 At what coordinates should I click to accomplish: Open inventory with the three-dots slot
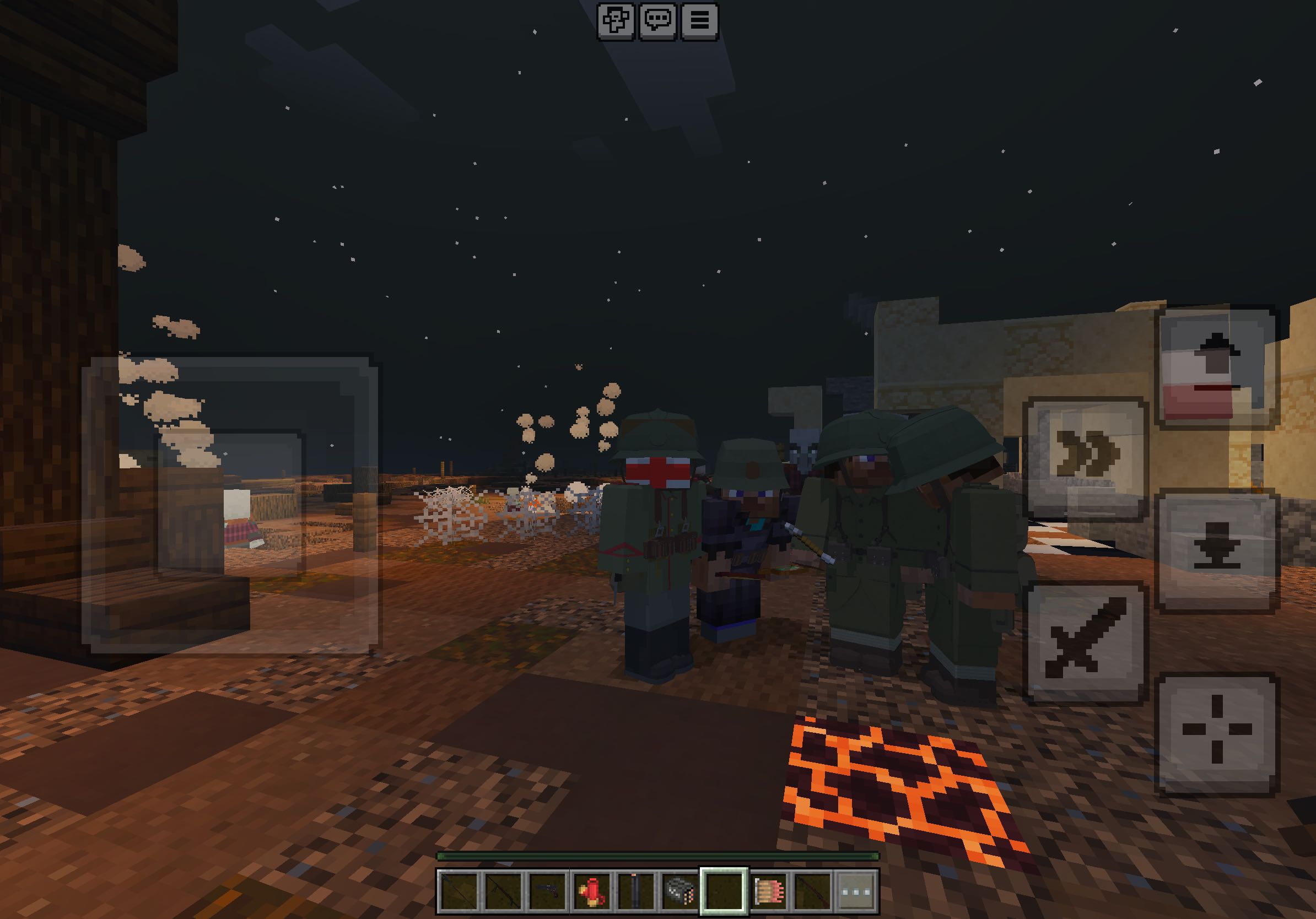tap(857, 891)
